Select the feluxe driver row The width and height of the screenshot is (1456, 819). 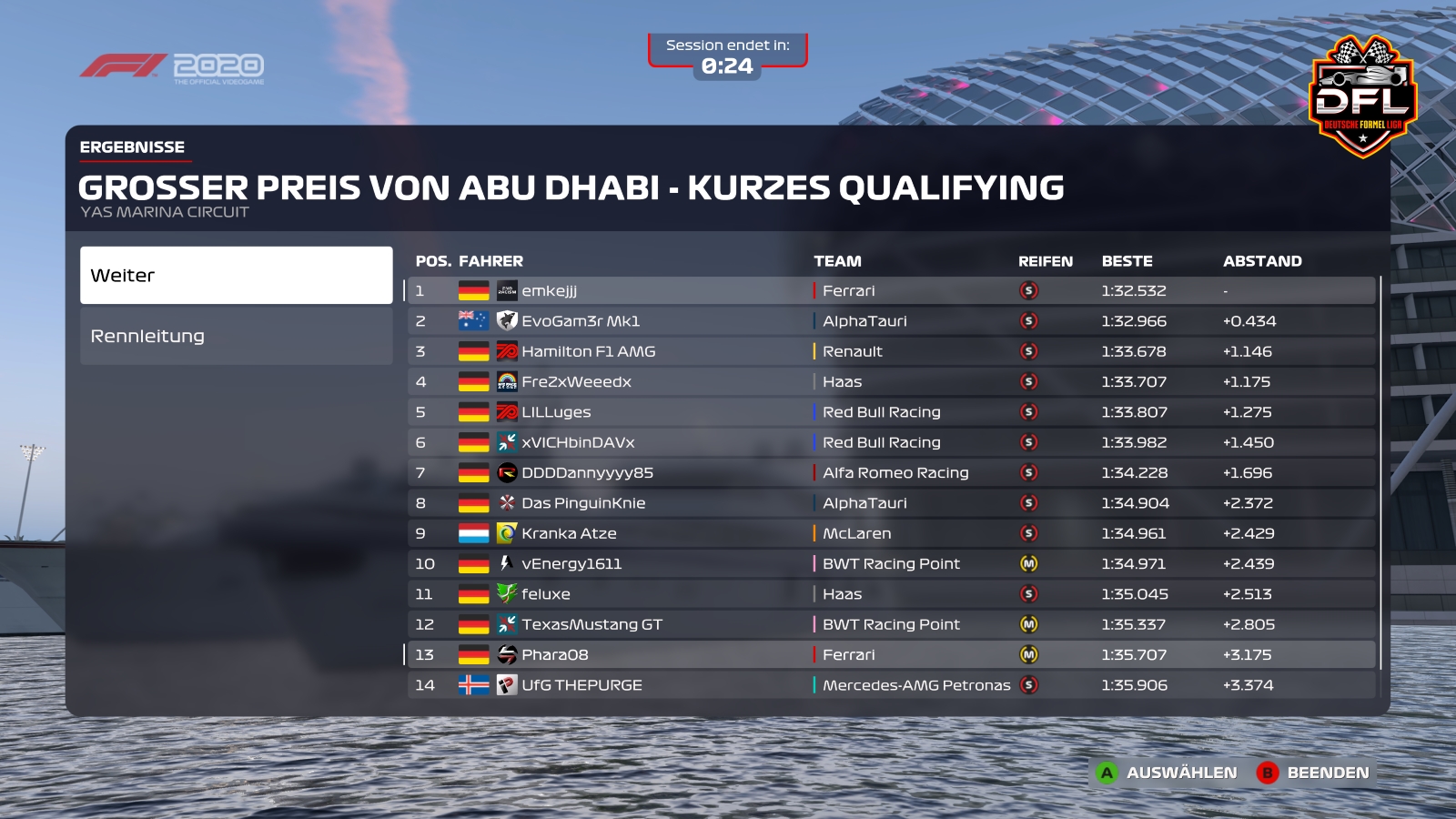click(890, 594)
